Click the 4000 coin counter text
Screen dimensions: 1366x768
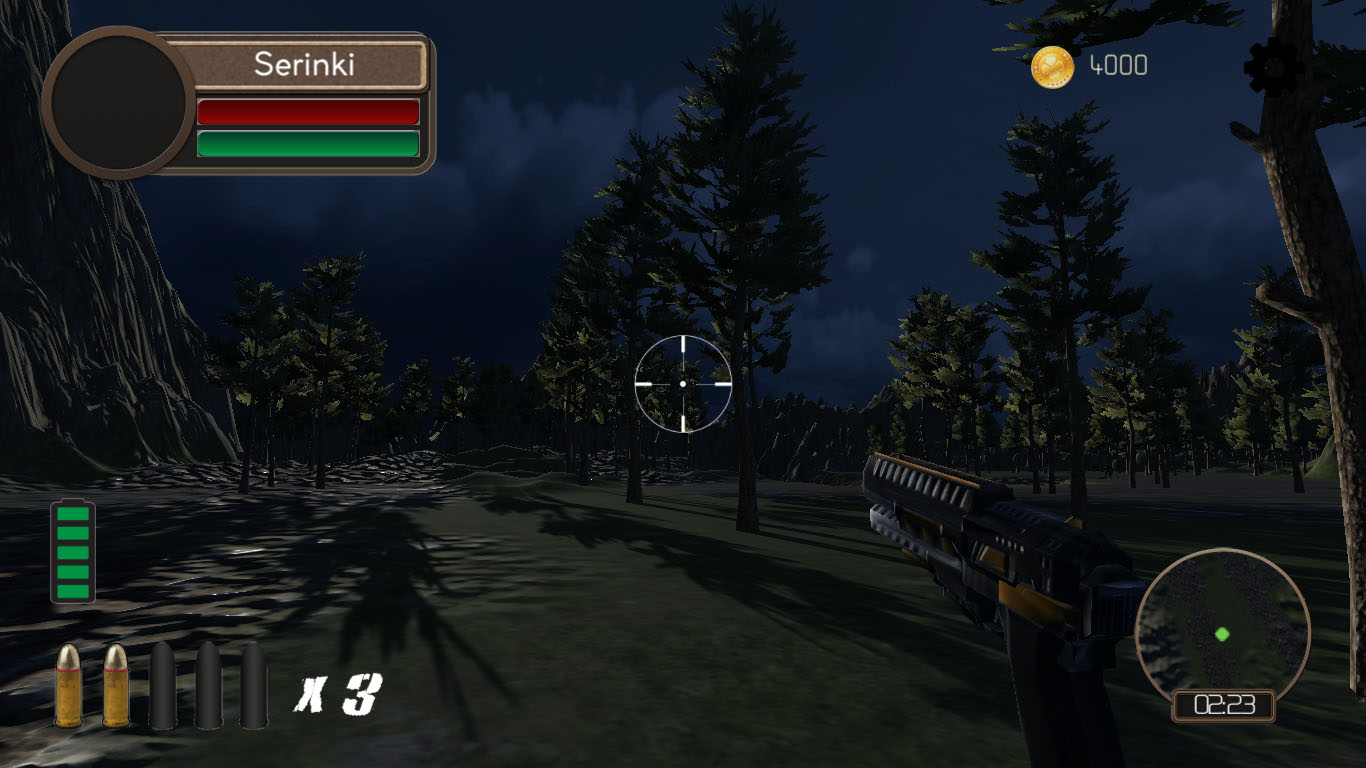pos(1116,66)
